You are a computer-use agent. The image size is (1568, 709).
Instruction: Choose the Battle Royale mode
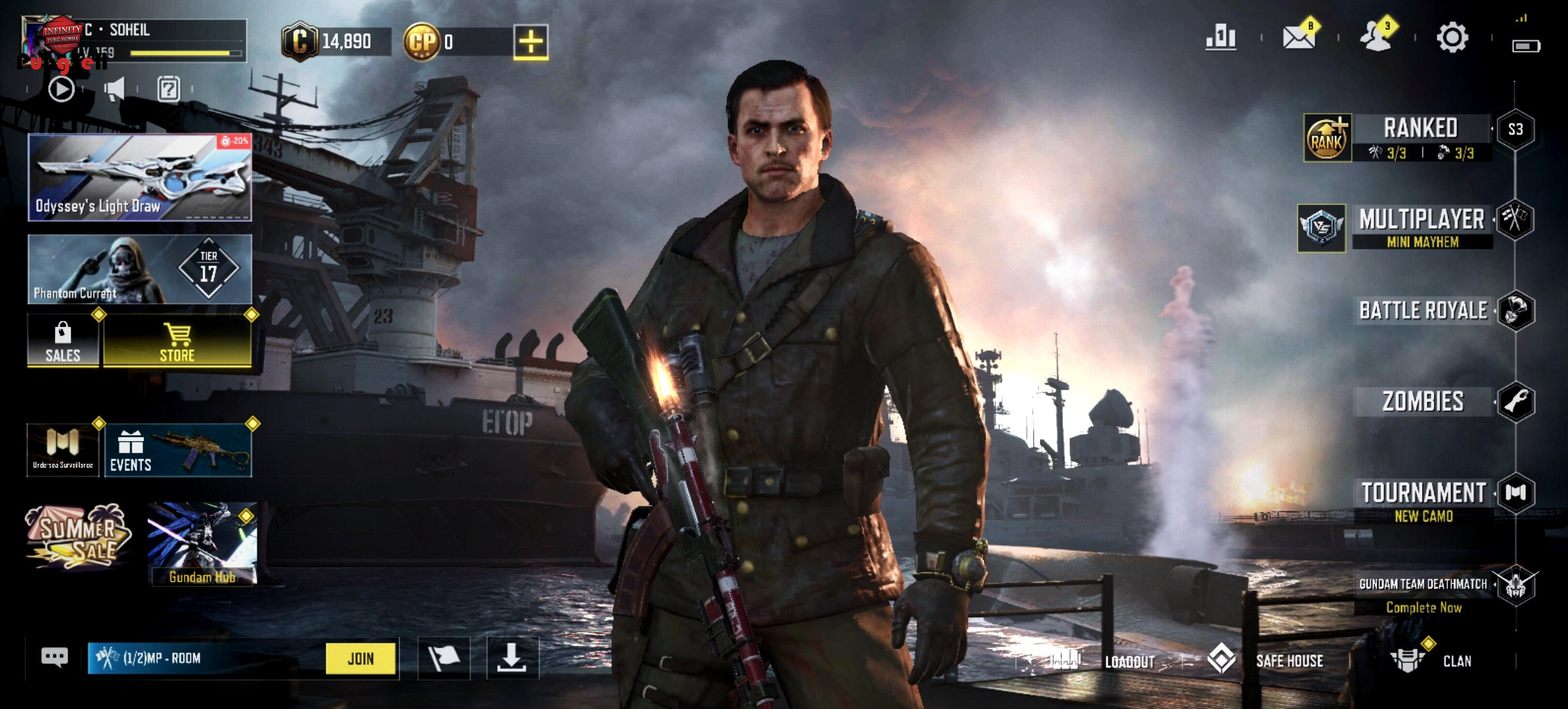1423,311
